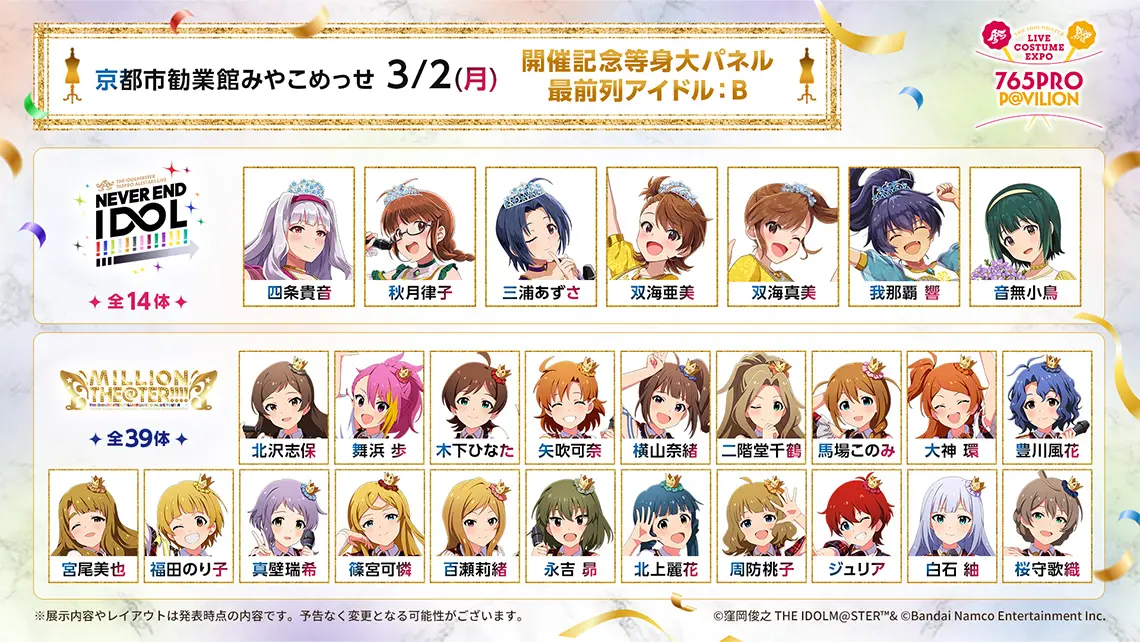Click the 真壁瑞希 character tile

click(x=284, y=526)
